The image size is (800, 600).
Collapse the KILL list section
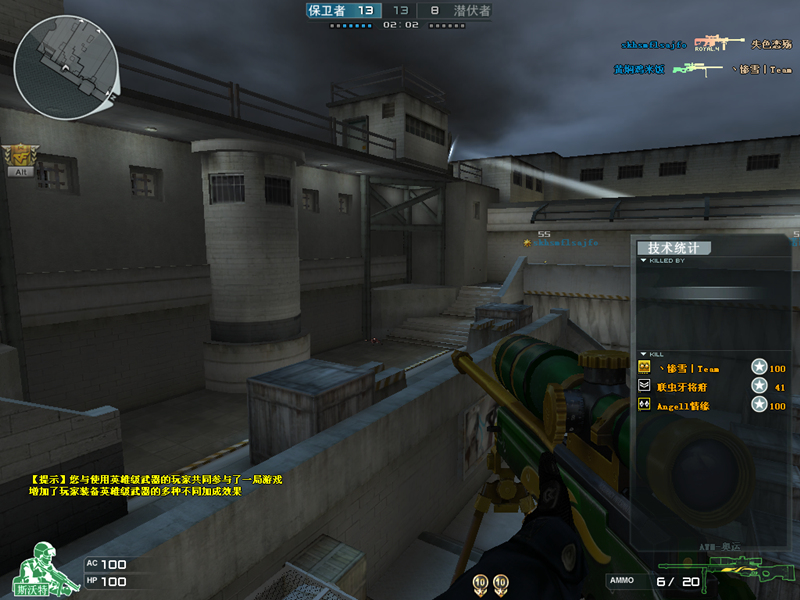coord(643,354)
